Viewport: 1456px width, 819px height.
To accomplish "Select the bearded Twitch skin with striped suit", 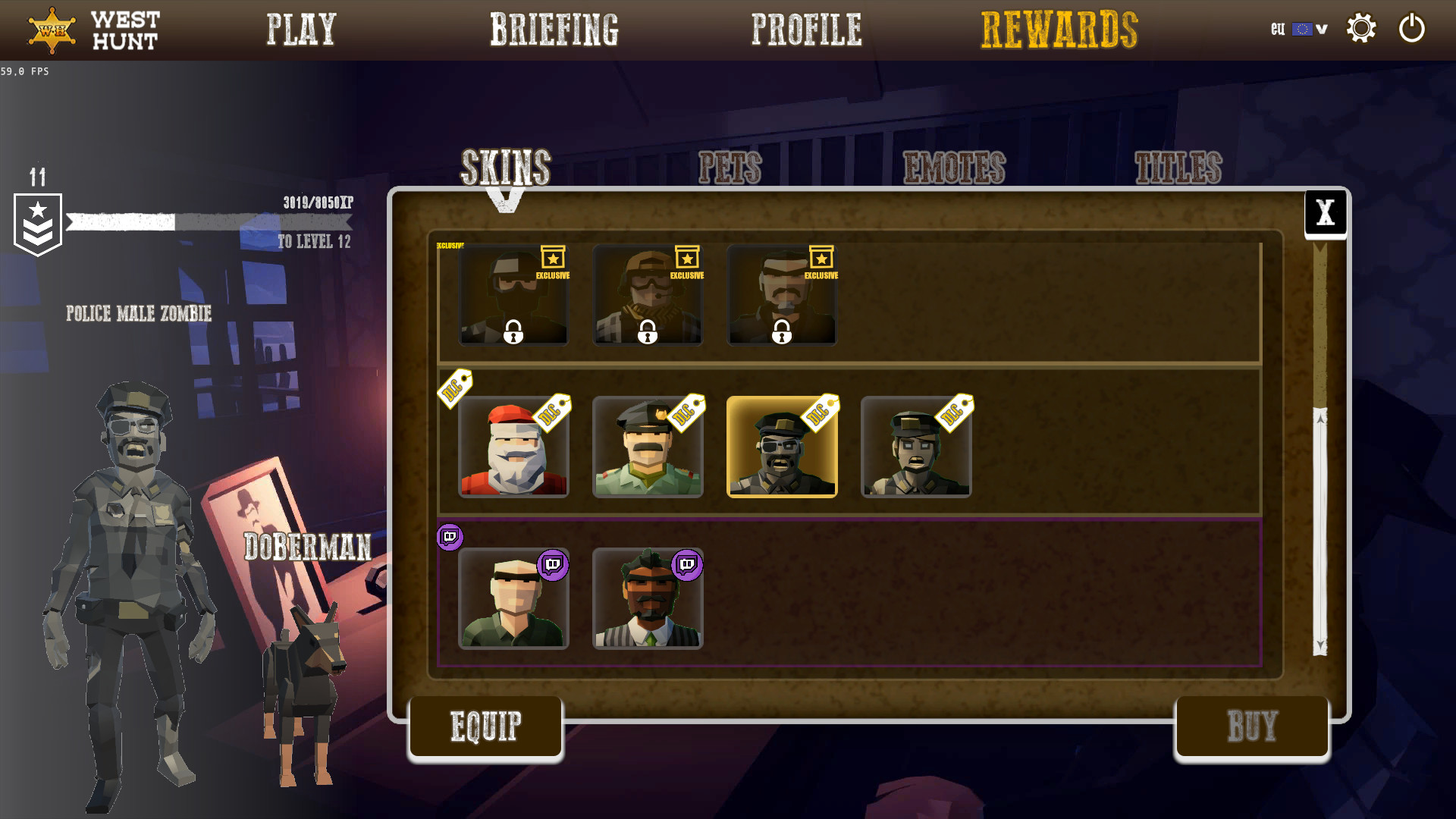I will pyautogui.click(x=648, y=599).
